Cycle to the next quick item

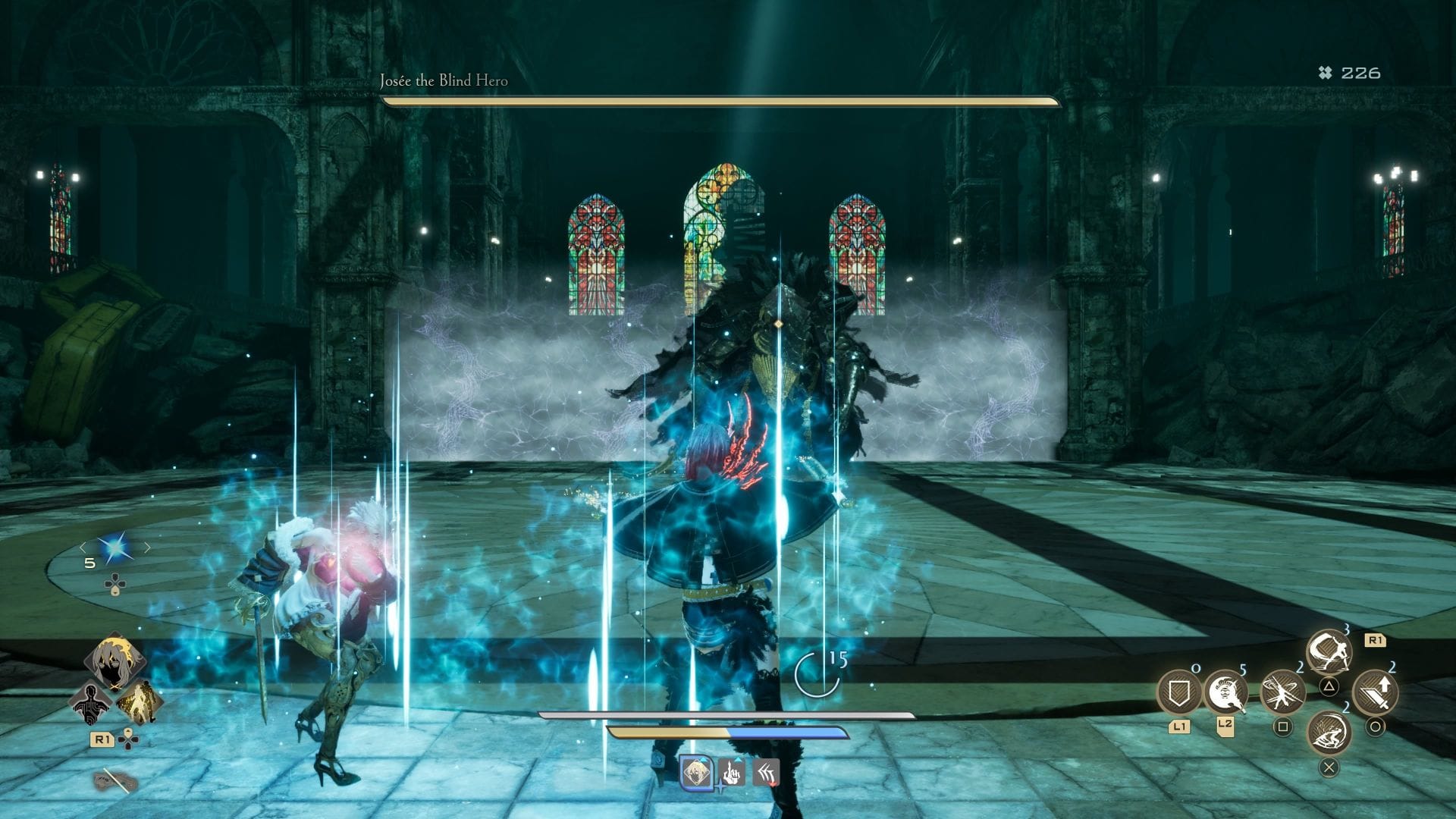[147, 548]
